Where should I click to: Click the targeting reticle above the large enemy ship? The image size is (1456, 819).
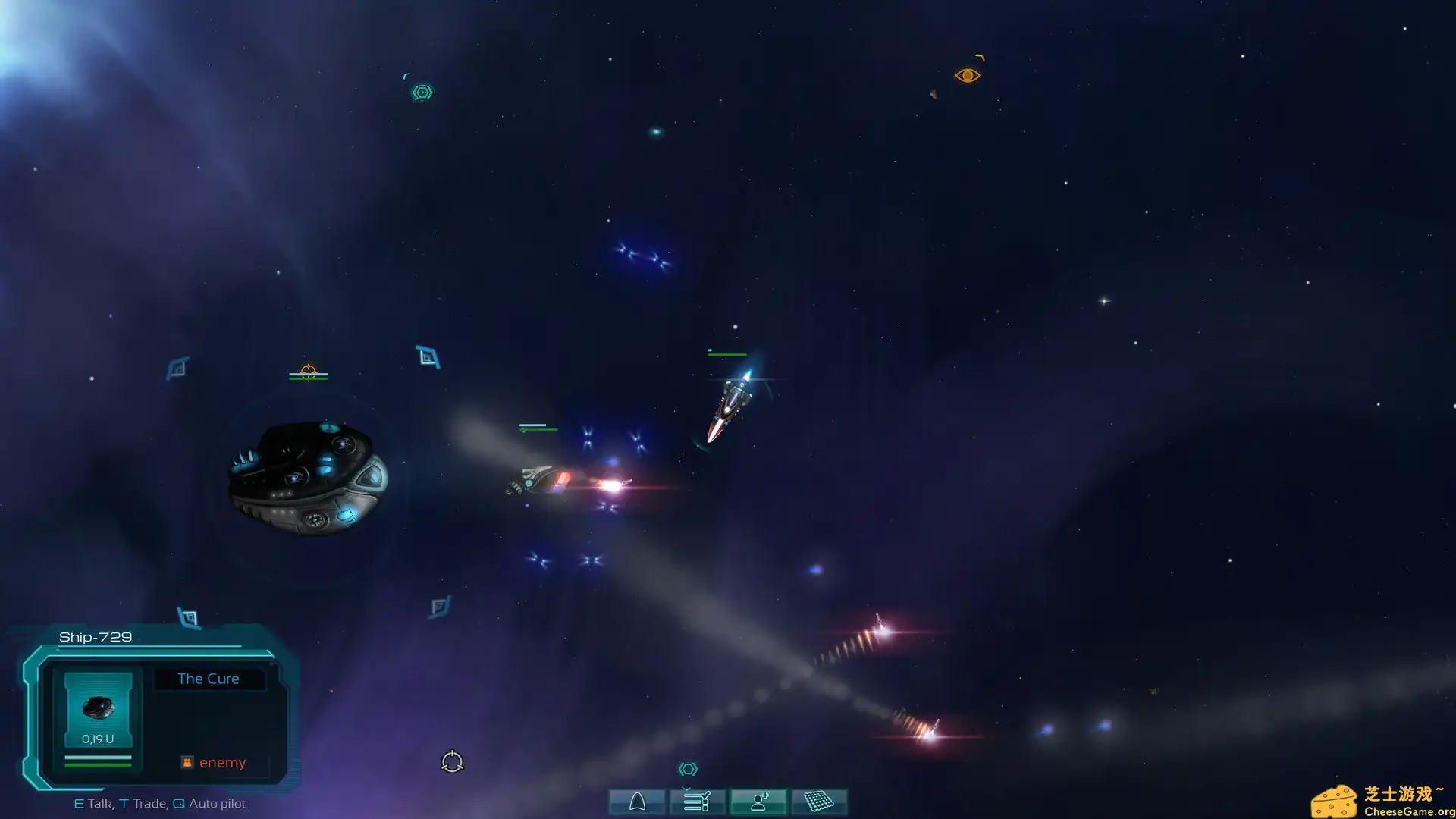[x=307, y=371]
